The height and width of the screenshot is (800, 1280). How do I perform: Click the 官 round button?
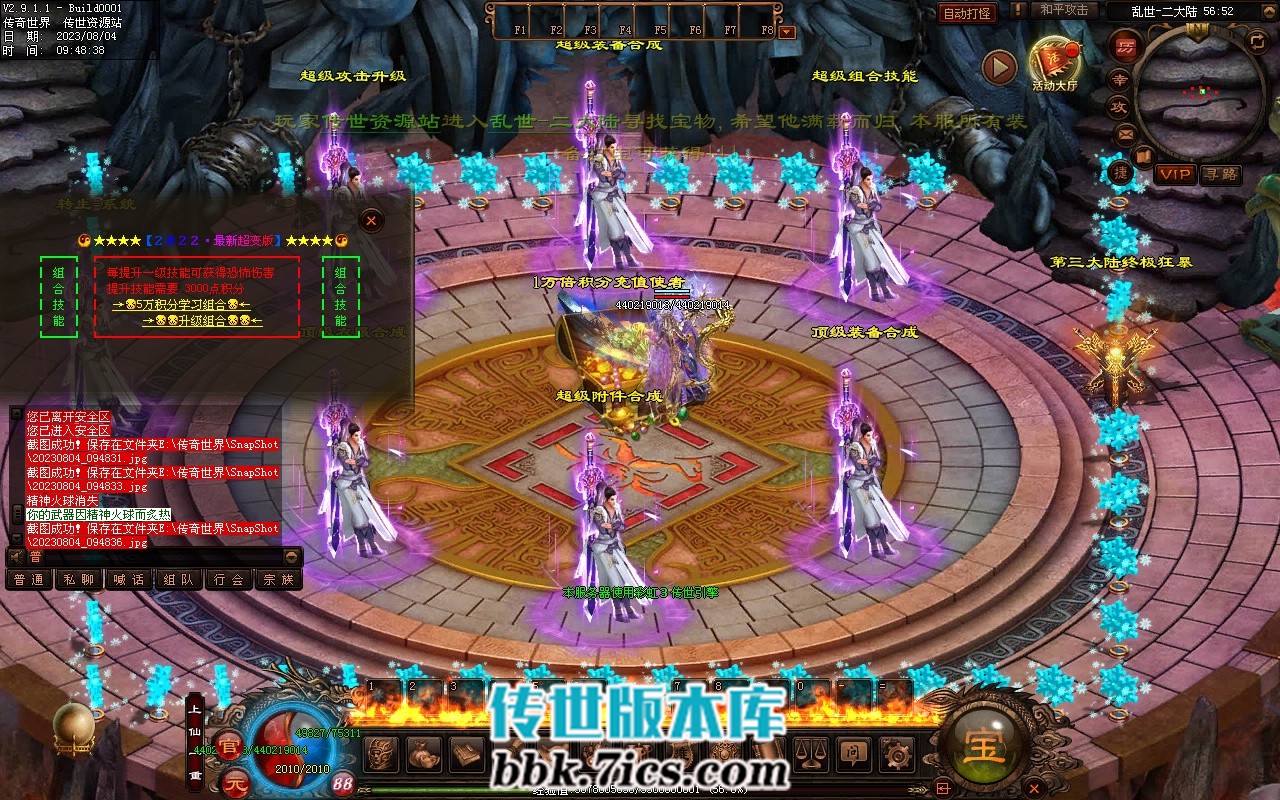(230, 747)
